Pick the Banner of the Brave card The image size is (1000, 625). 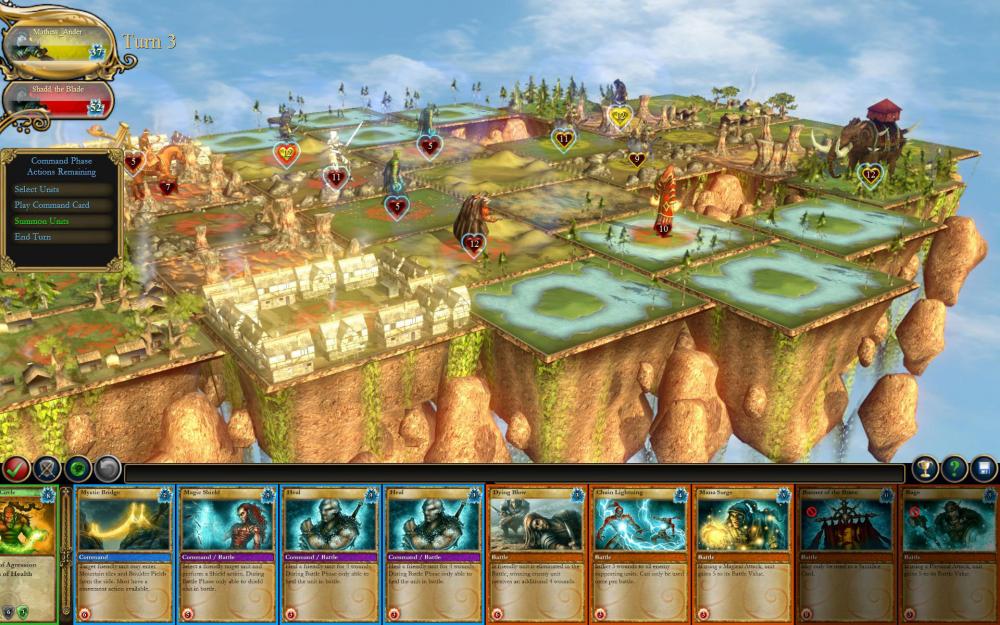tap(845, 555)
